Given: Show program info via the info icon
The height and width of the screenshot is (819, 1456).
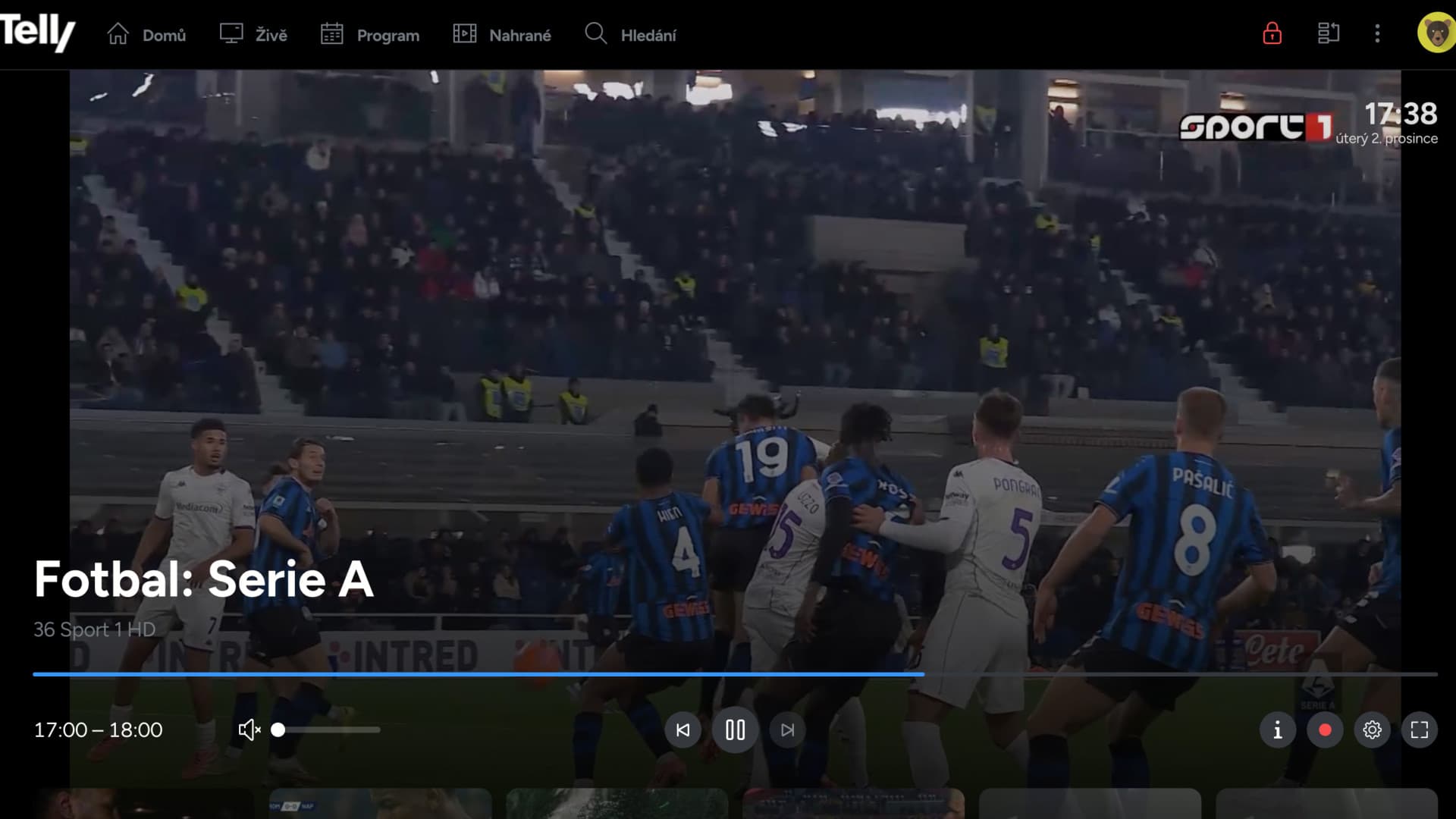Looking at the screenshot, I should point(1278,730).
